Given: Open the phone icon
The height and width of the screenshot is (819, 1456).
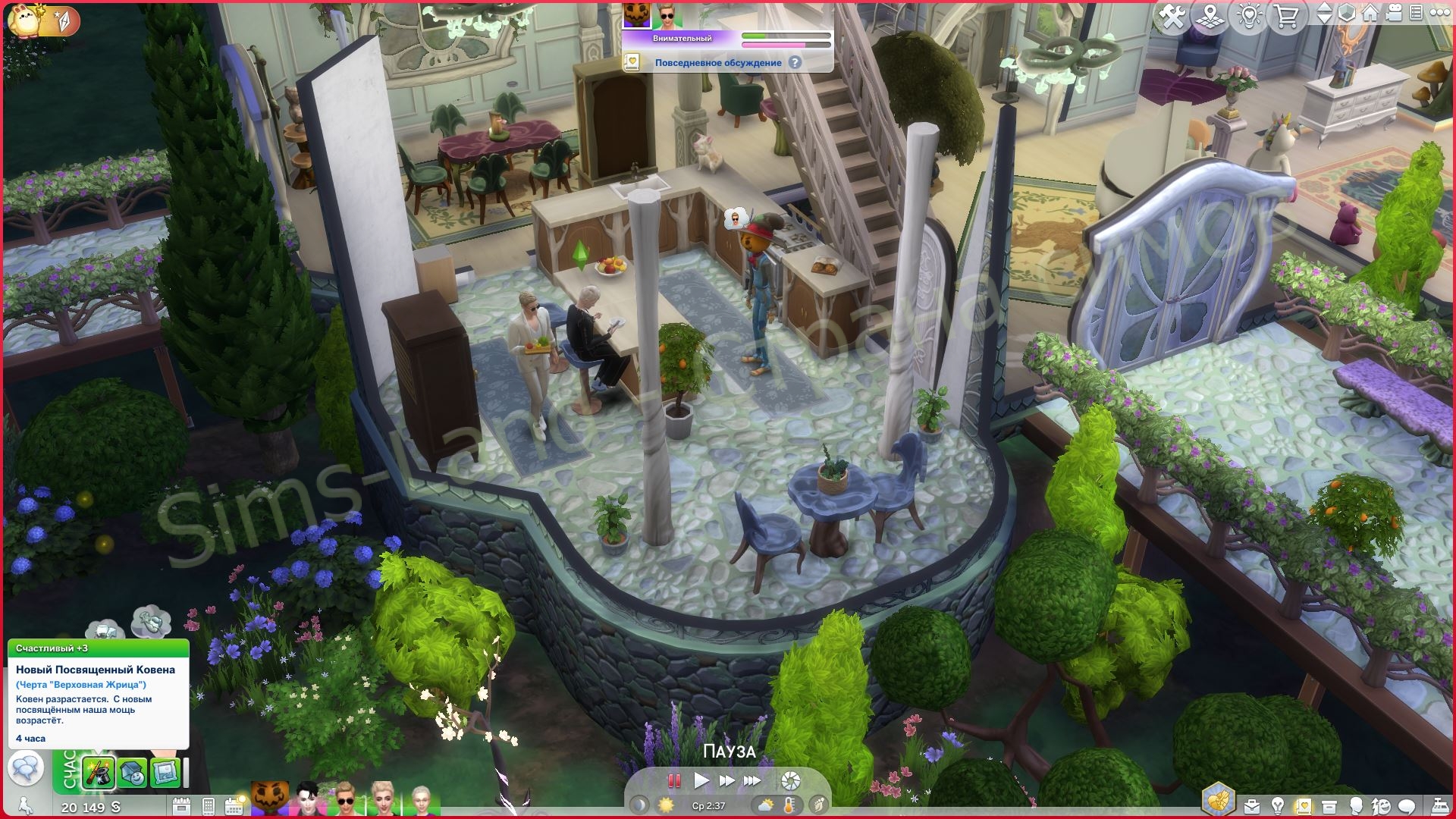Looking at the screenshot, I should (209, 806).
